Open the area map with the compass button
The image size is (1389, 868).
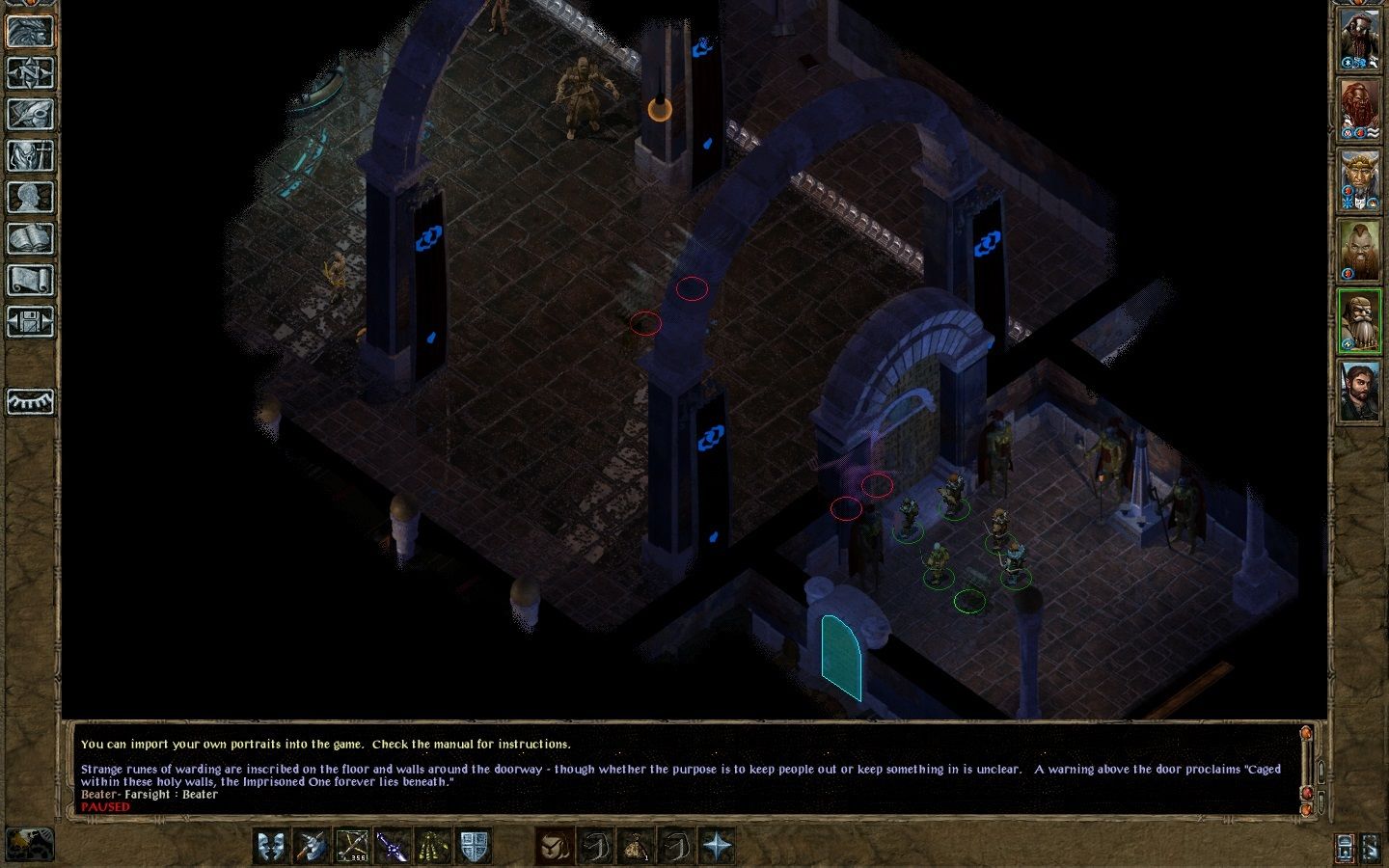[x=30, y=73]
